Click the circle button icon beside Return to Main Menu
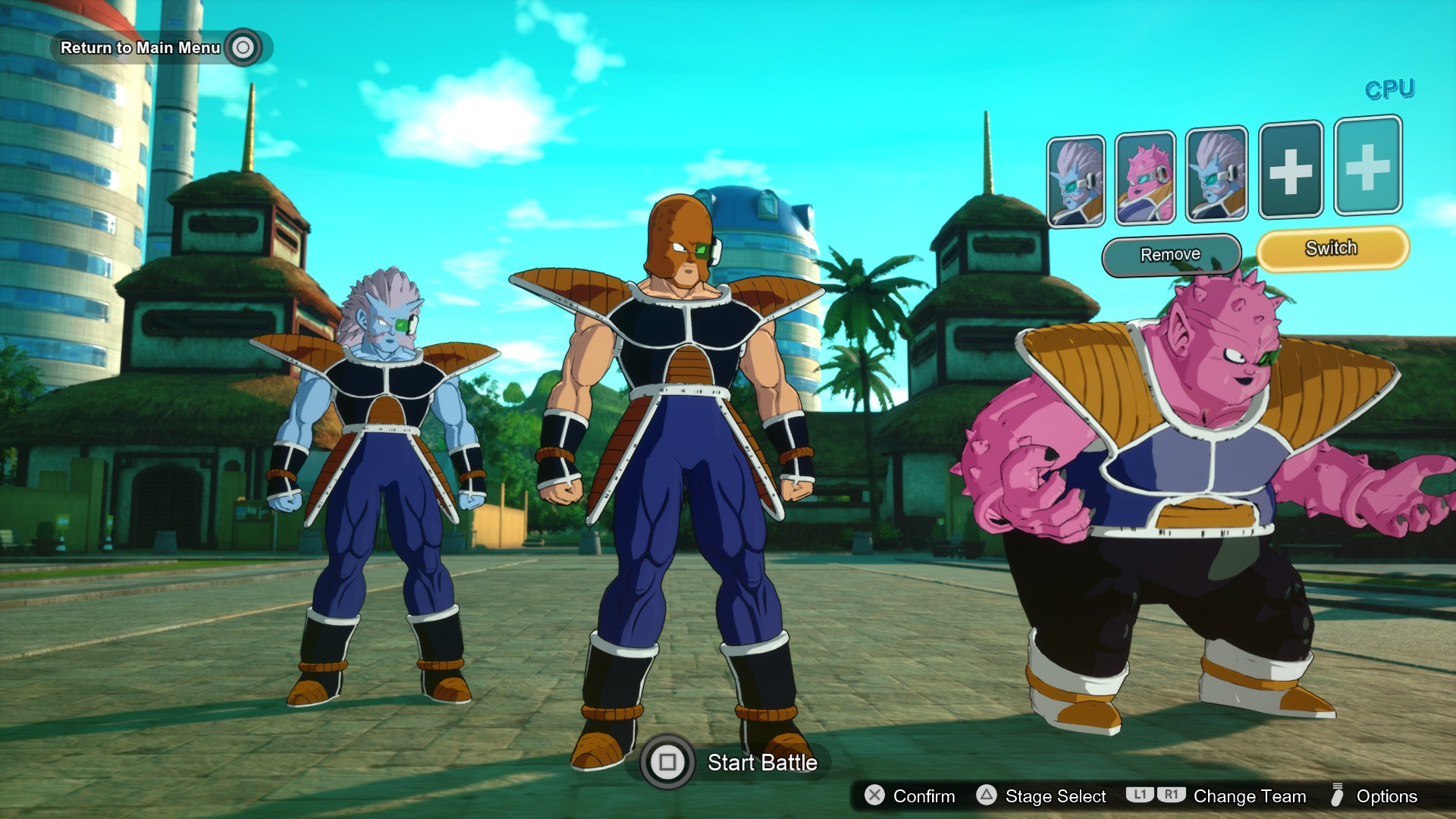 [241, 47]
